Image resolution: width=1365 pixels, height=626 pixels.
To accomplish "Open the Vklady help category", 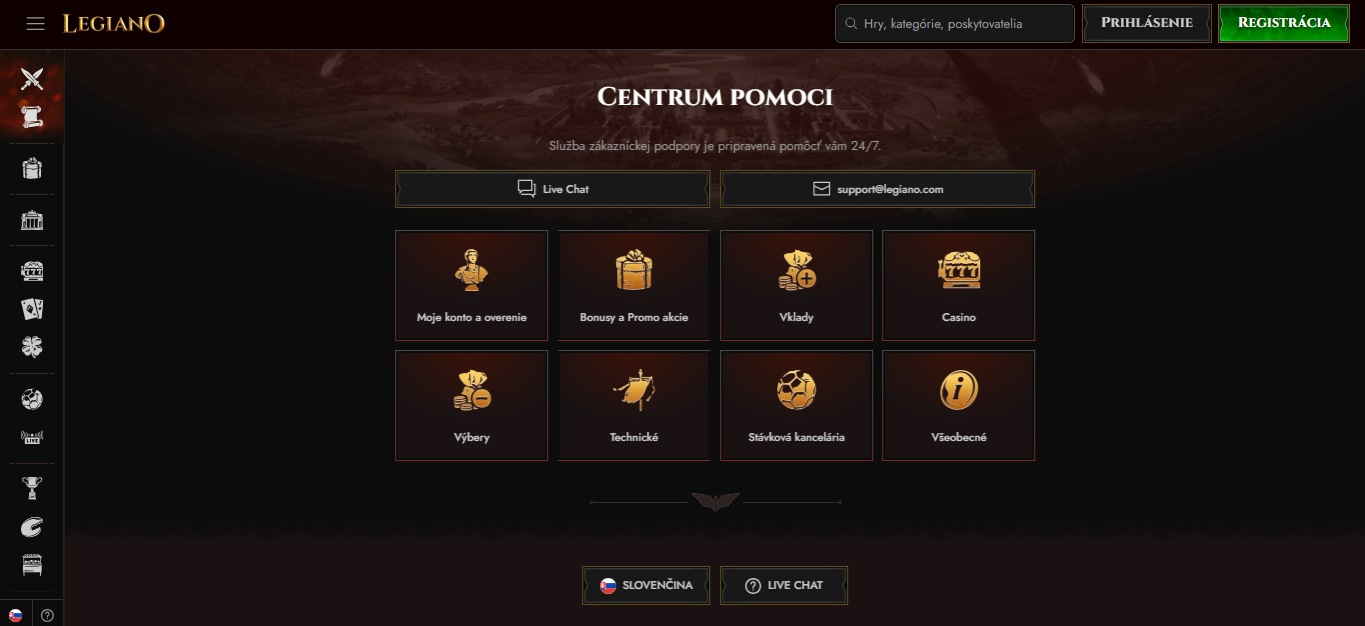I will click(x=796, y=285).
